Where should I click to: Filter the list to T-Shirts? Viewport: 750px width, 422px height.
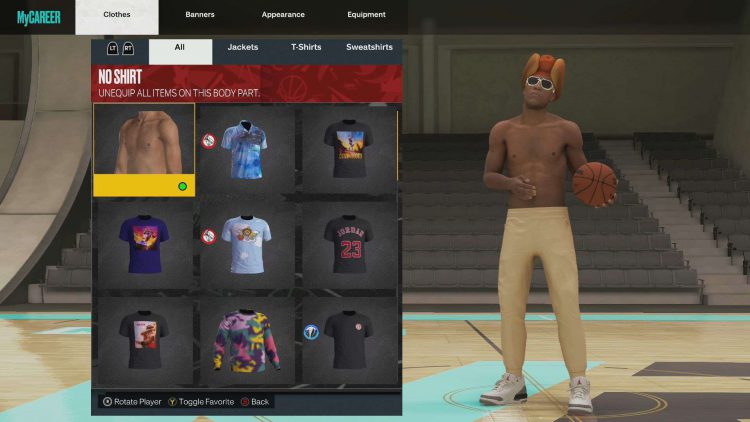pos(306,47)
